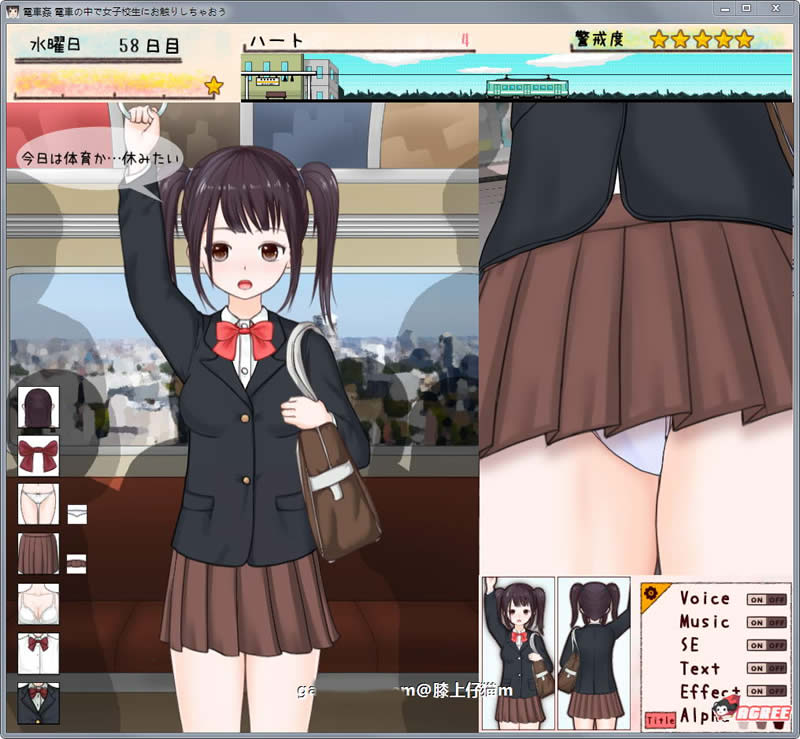Toggle the Text ON/OFF switch

click(766, 668)
